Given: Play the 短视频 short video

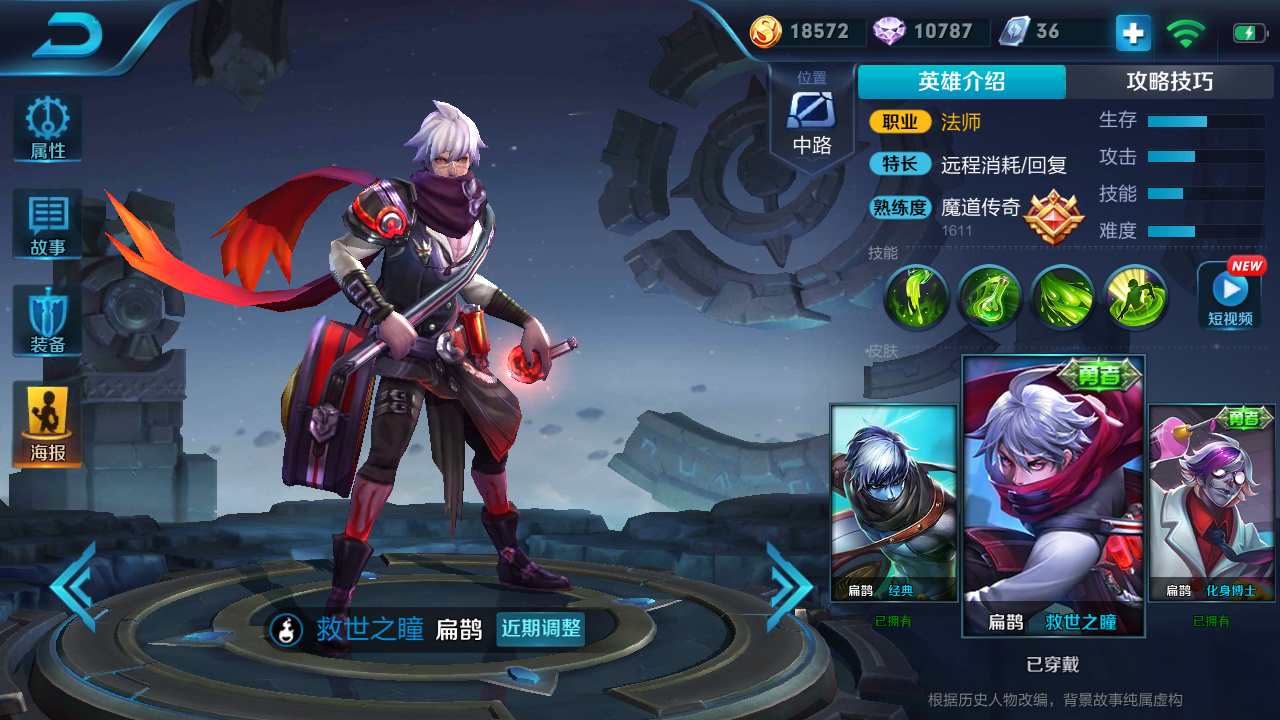Looking at the screenshot, I should (x=1228, y=295).
